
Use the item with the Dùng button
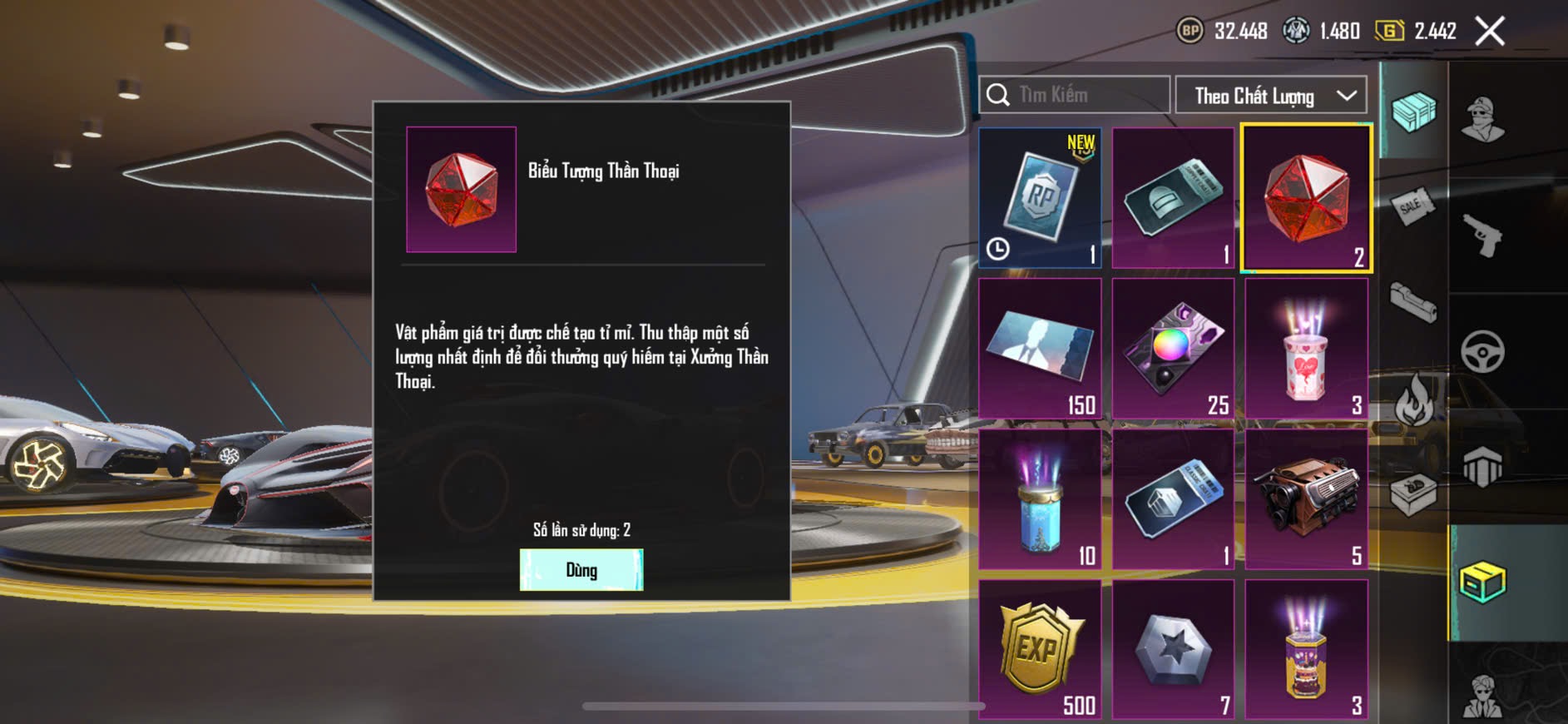(581, 570)
